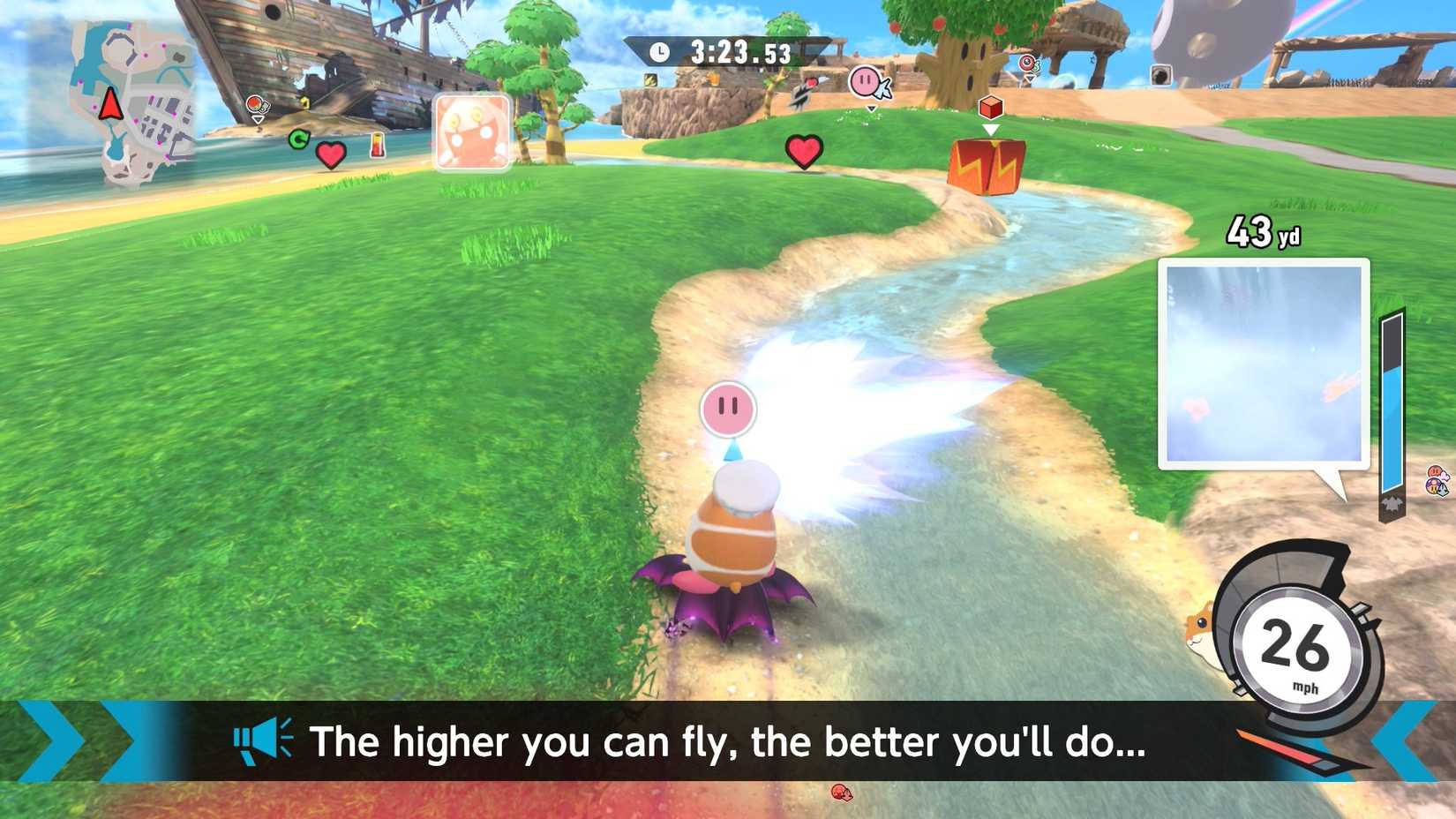The width and height of the screenshot is (1456, 819).
Task: Click the battery charge item icon
Action: pyautogui.click(x=378, y=147)
